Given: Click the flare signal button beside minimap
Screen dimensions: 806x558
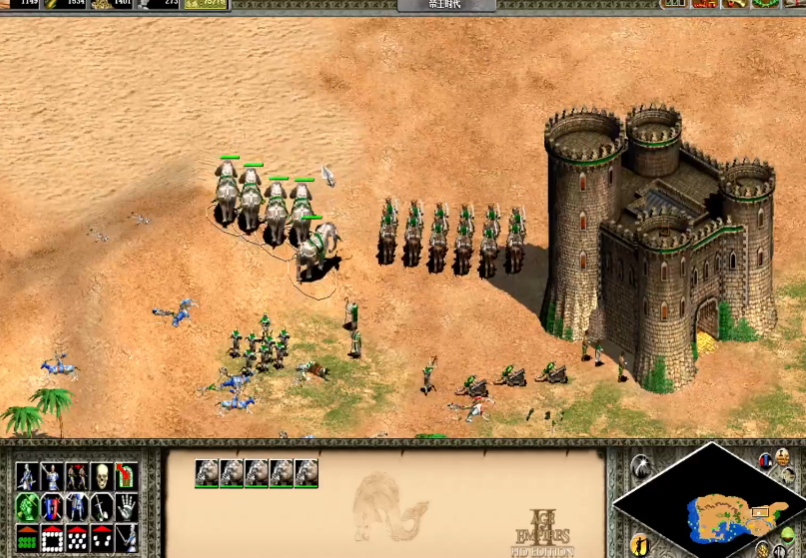Looking at the screenshot, I should coord(640,466).
